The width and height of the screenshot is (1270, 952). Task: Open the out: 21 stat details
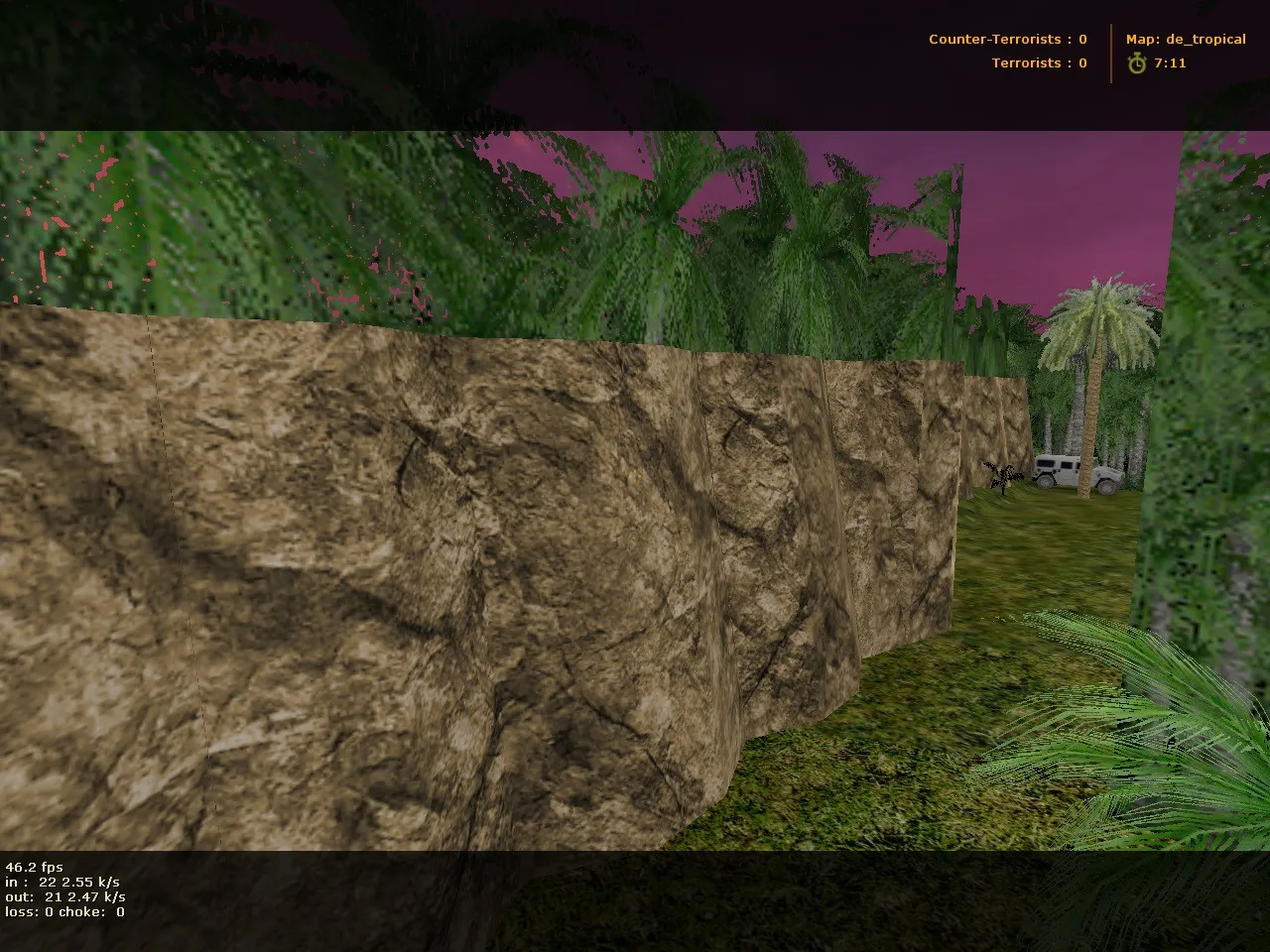point(64,895)
